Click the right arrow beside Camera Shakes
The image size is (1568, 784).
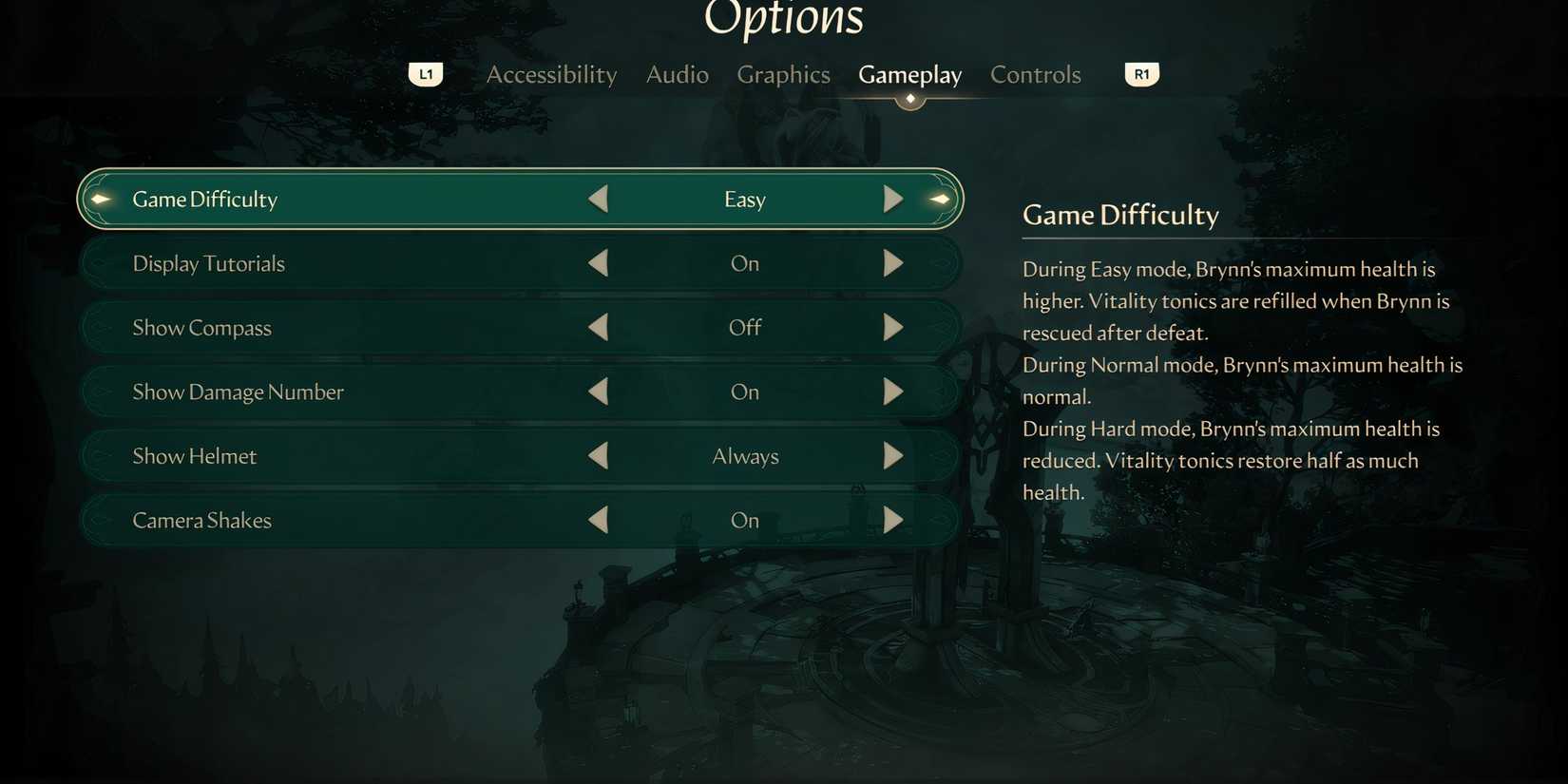coord(891,520)
